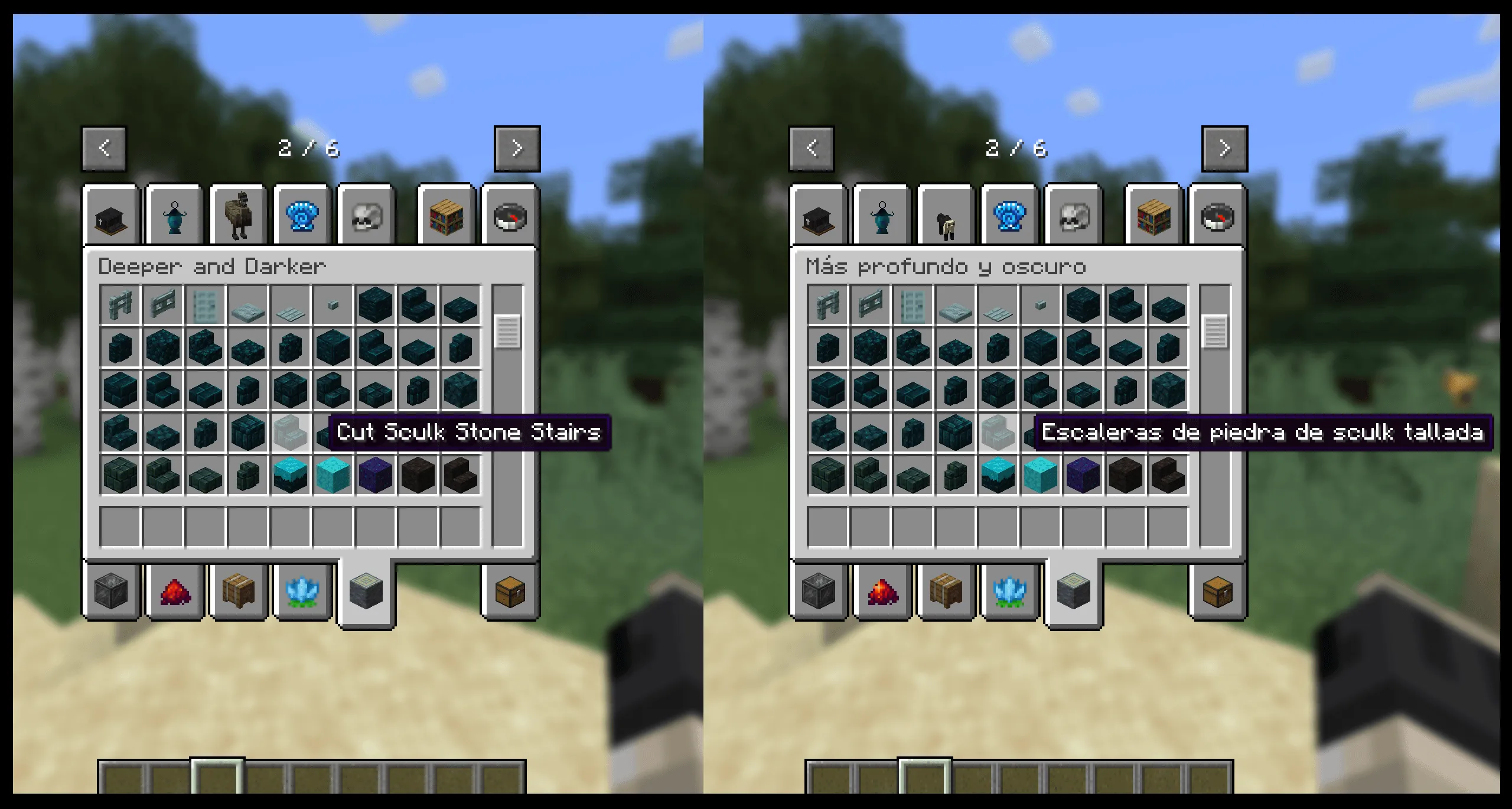
Task: Pick the Cut Sculk Stone Stairs item
Action: 291,432
